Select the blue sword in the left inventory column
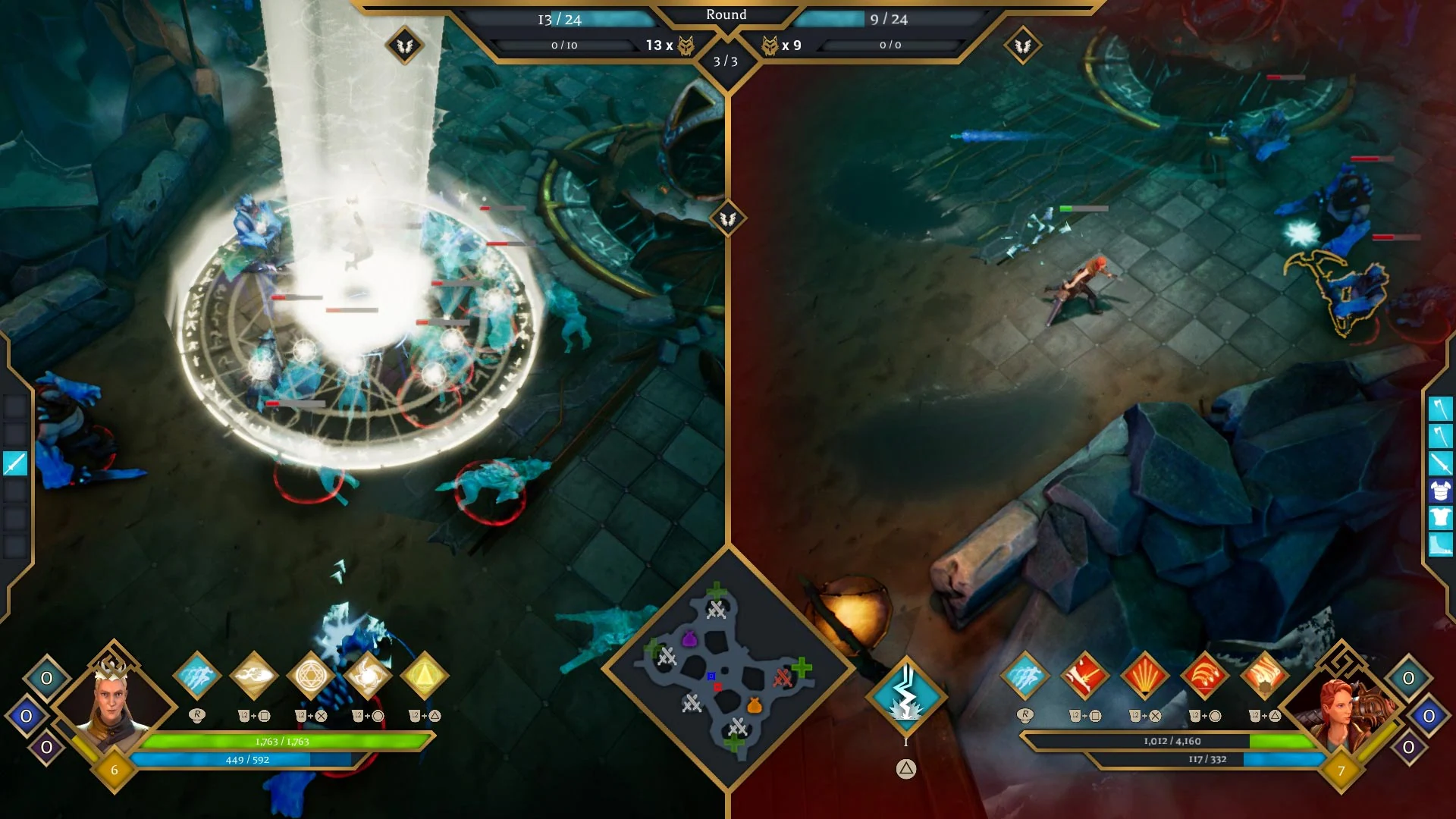The height and width of the screenshot is (819, 1456). (x=14, y=463)
